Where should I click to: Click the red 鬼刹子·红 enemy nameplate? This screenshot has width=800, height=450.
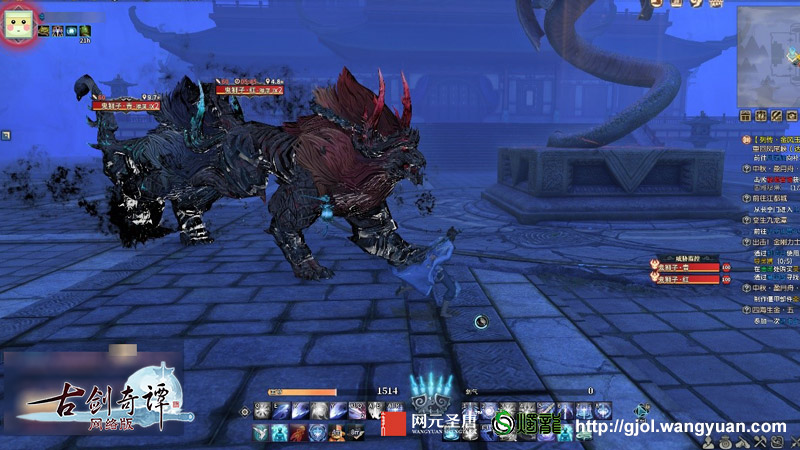tap(246, 90)
